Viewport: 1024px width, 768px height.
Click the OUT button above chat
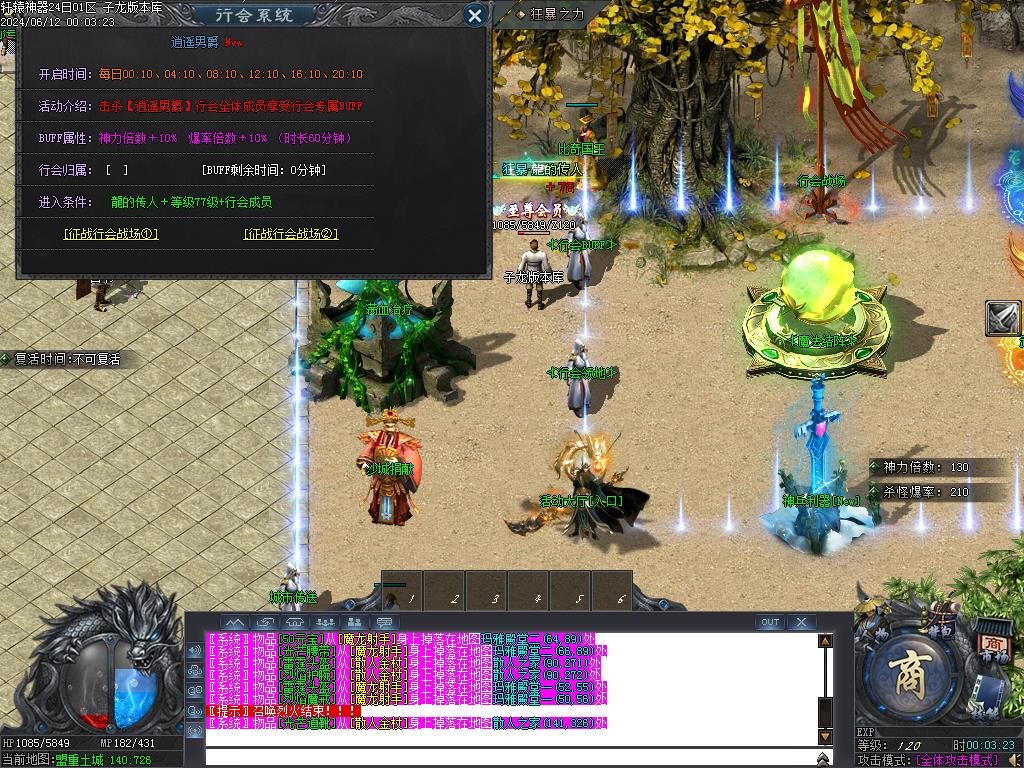769,622
